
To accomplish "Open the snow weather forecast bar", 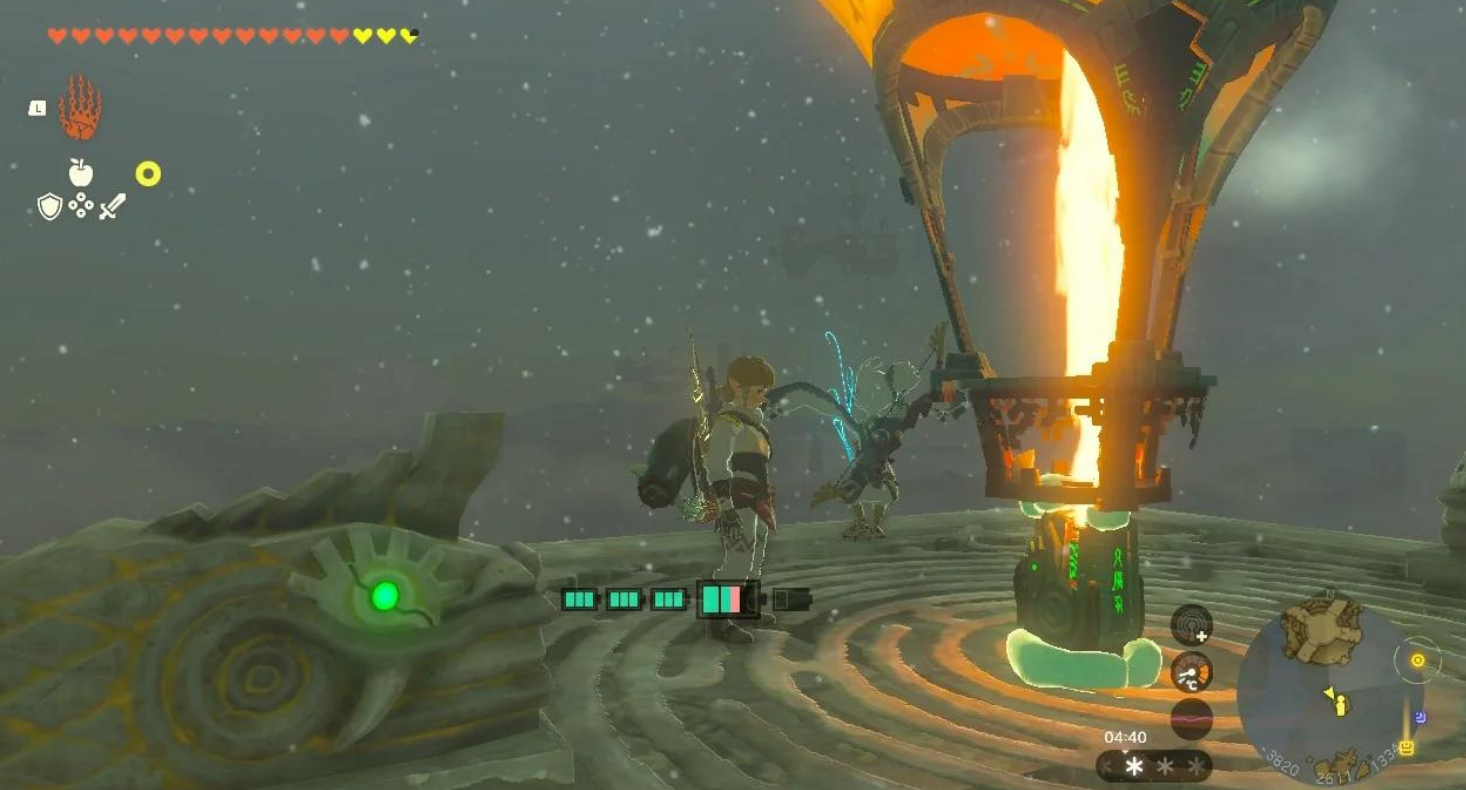I will 1154,767.
